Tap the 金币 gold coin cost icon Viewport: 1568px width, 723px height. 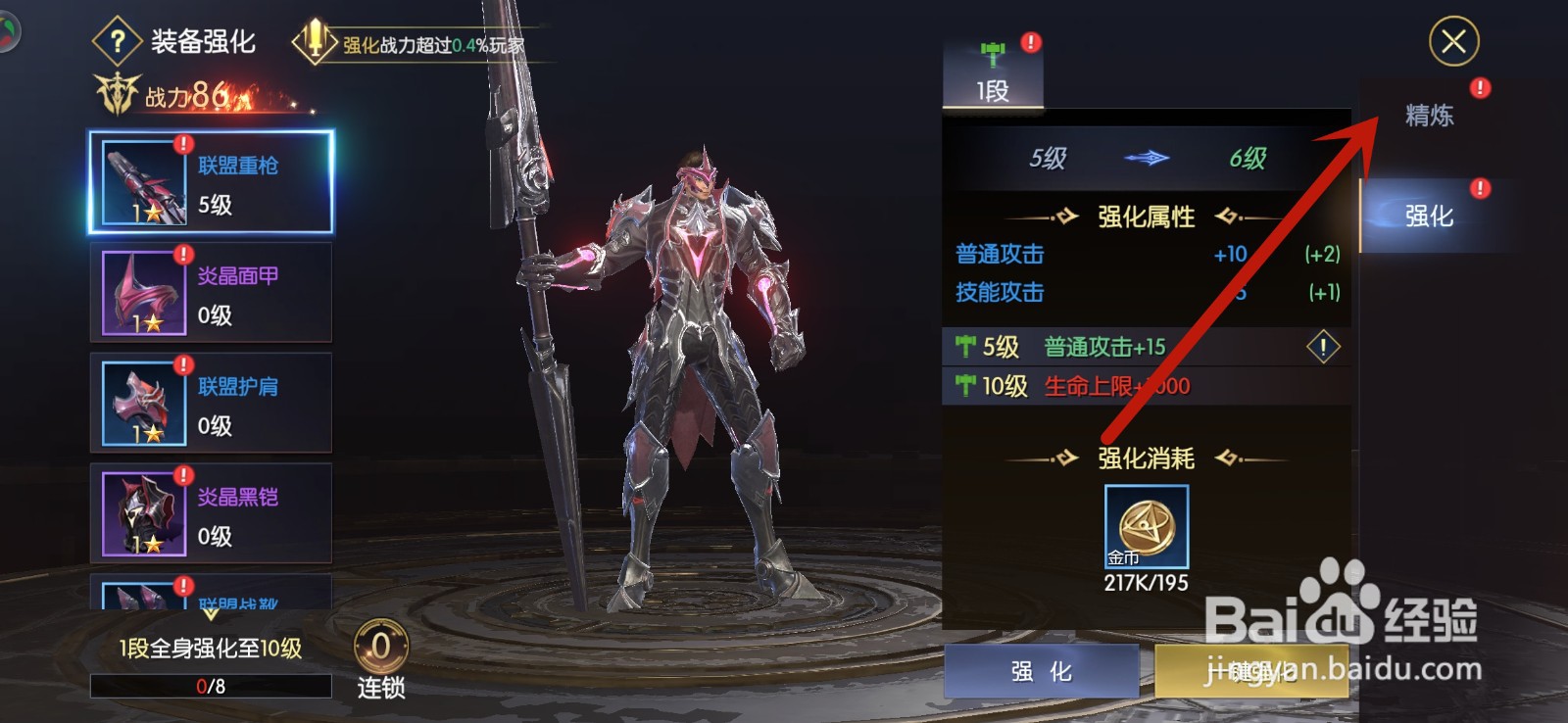point(1145,528)
